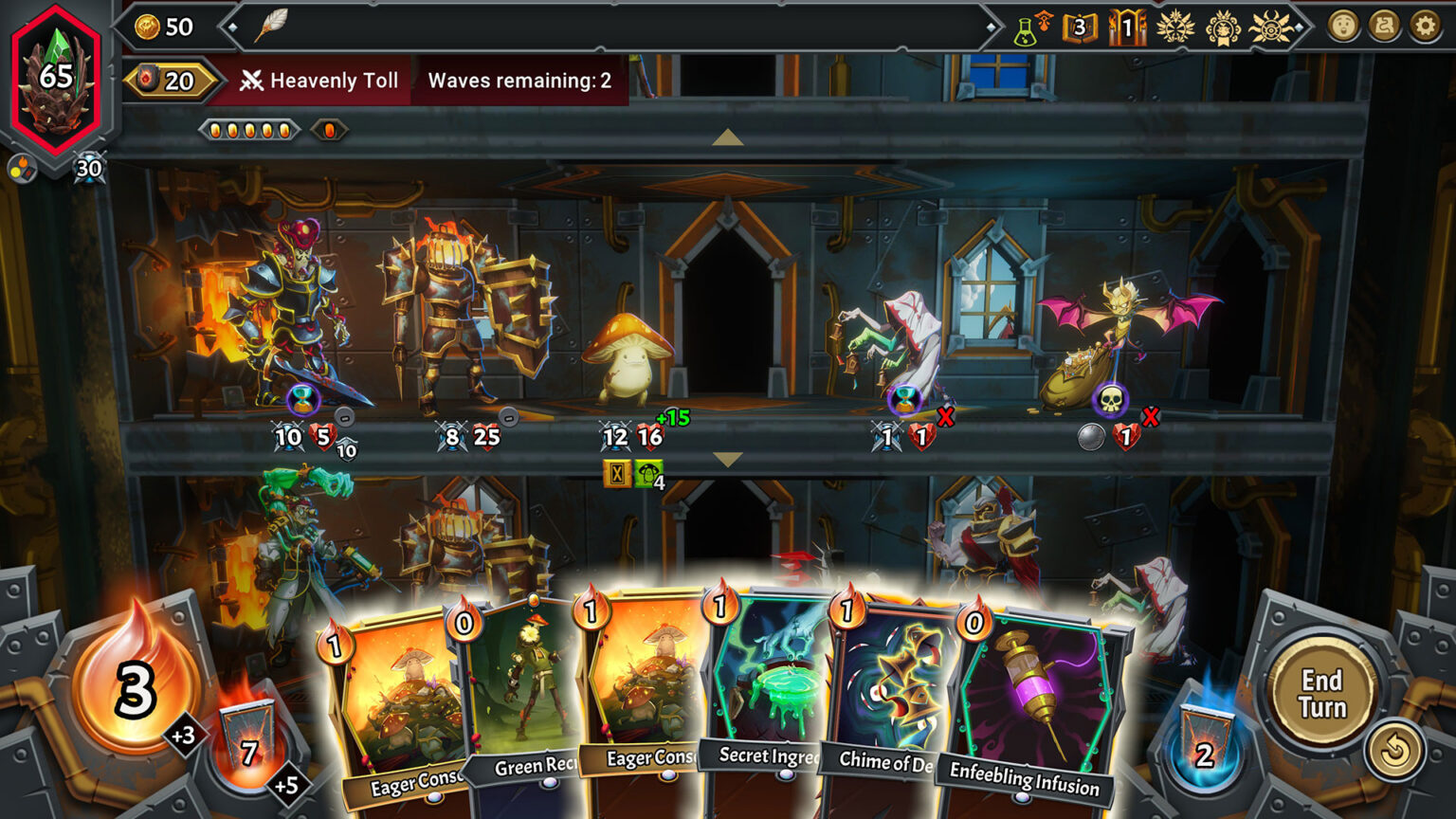Screen dimensions: 1456x819
Task: Move up one floor with arrow
Action: (727, 137)
